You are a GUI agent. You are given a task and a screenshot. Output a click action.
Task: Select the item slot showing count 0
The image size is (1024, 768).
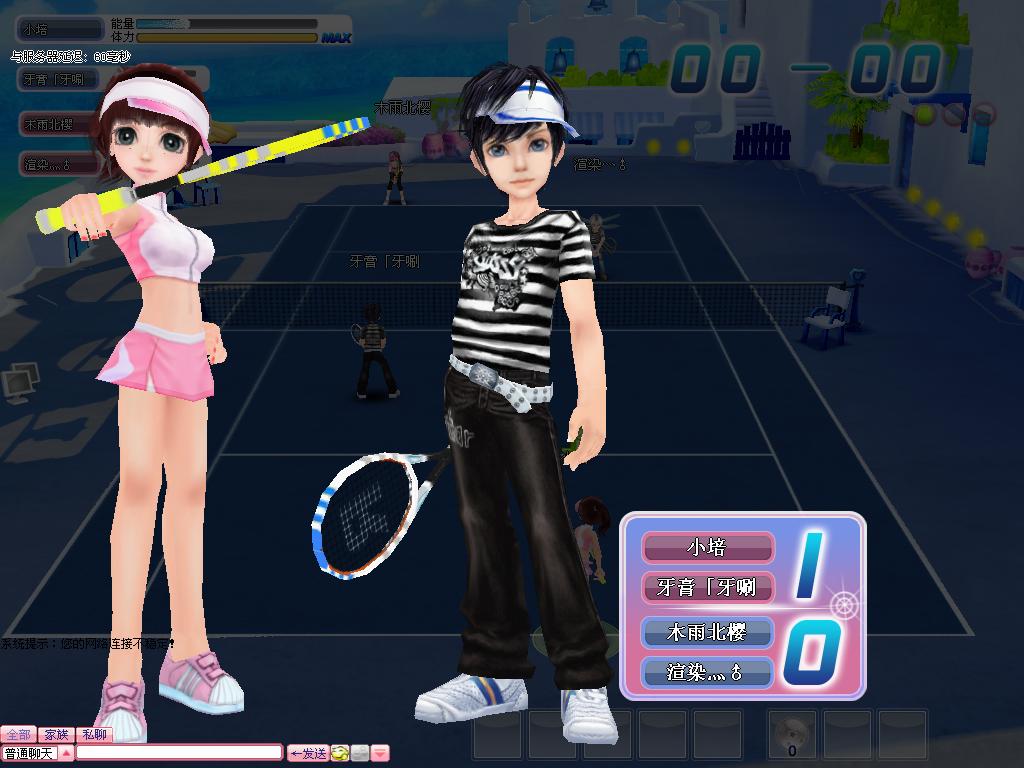[x=792, y=735]
